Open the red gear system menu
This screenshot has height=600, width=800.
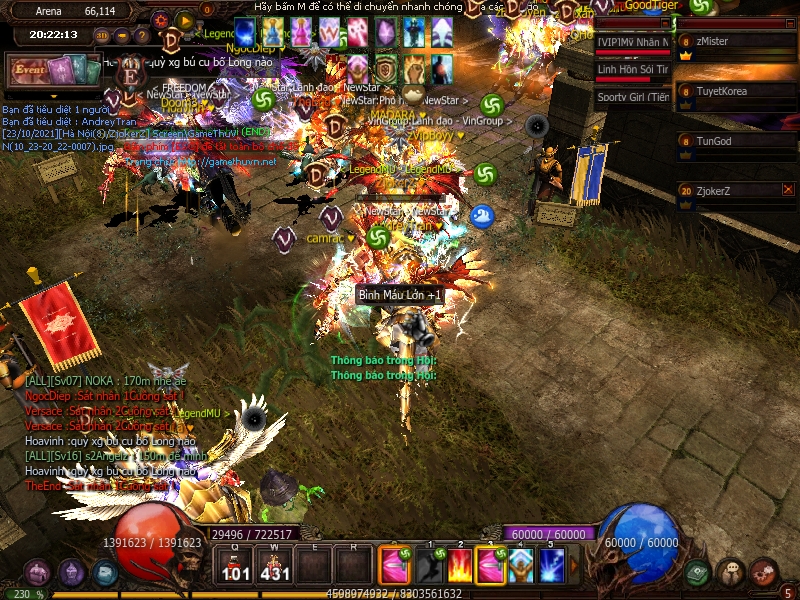[x=765, y=571]
